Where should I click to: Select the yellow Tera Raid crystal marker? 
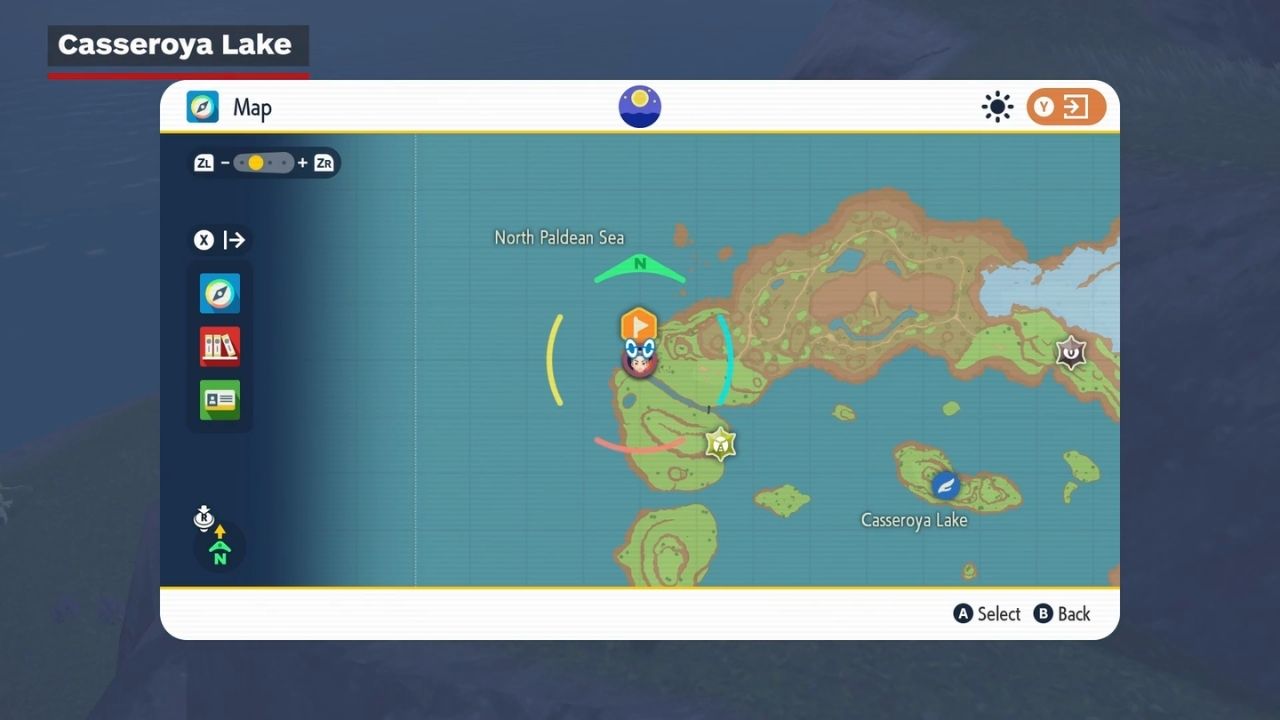[x=720, y=443]
